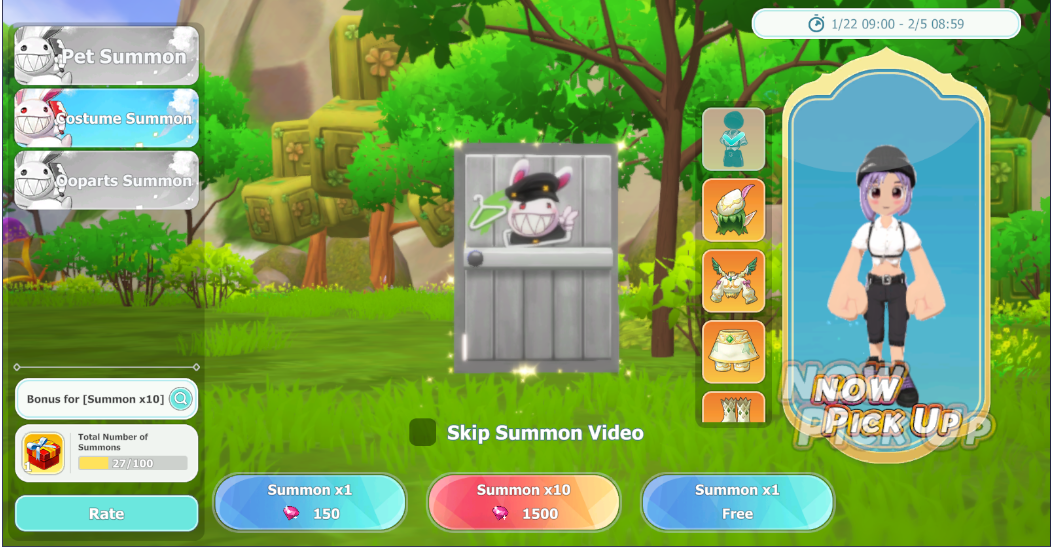1051x547 pixels.
Task: Select the teal outfit silhouette thumbnail
Action: [733, 139]
